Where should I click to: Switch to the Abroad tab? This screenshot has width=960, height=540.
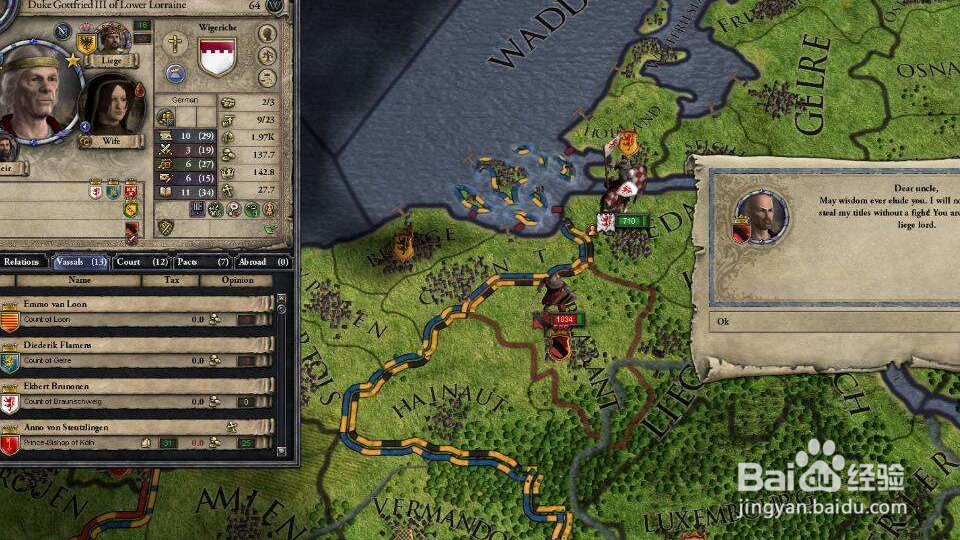point(263,262)
